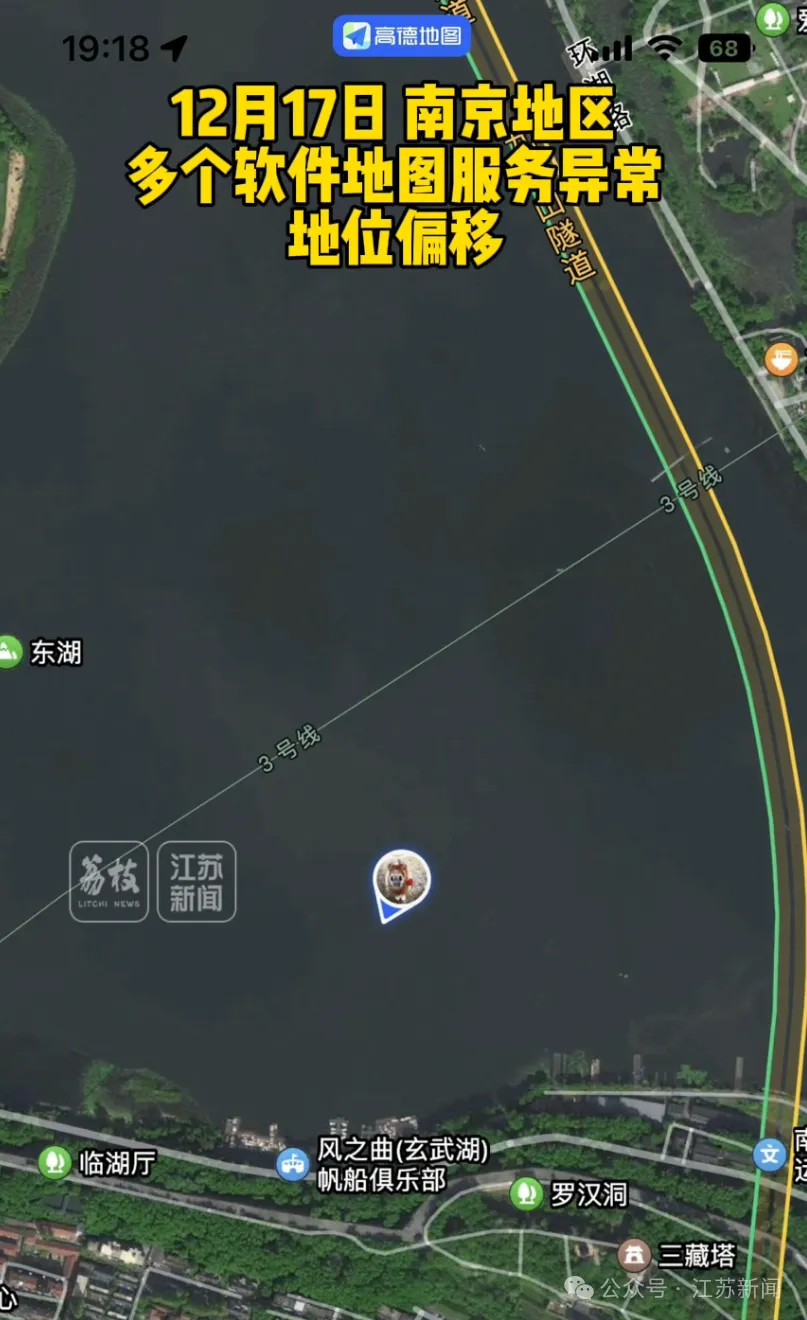807x1320 pixels.
Task: Select the 东湖 map marker
Action: (x=9, y=653)
